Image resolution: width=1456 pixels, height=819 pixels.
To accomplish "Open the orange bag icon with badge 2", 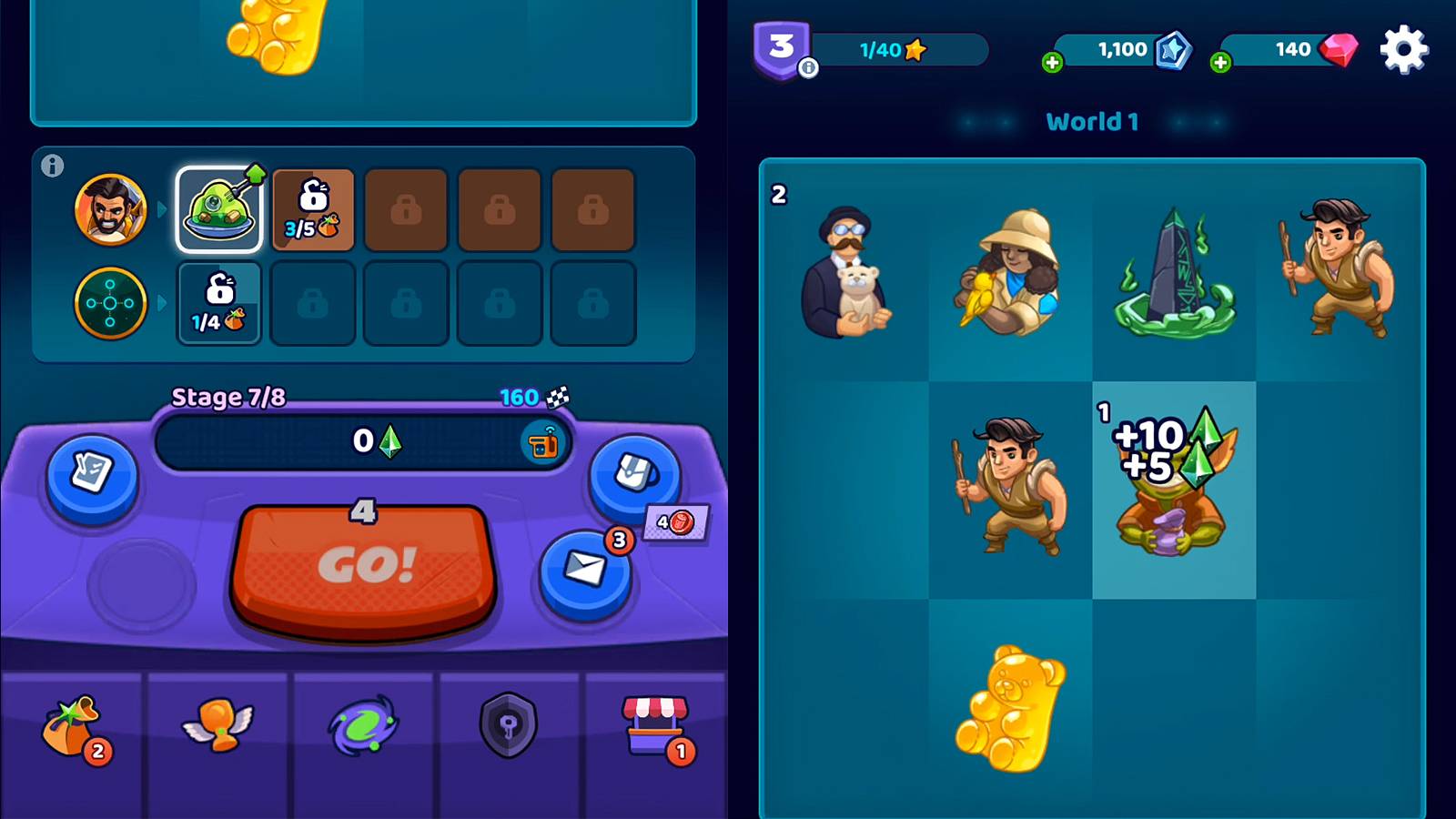I will point(73,723).
